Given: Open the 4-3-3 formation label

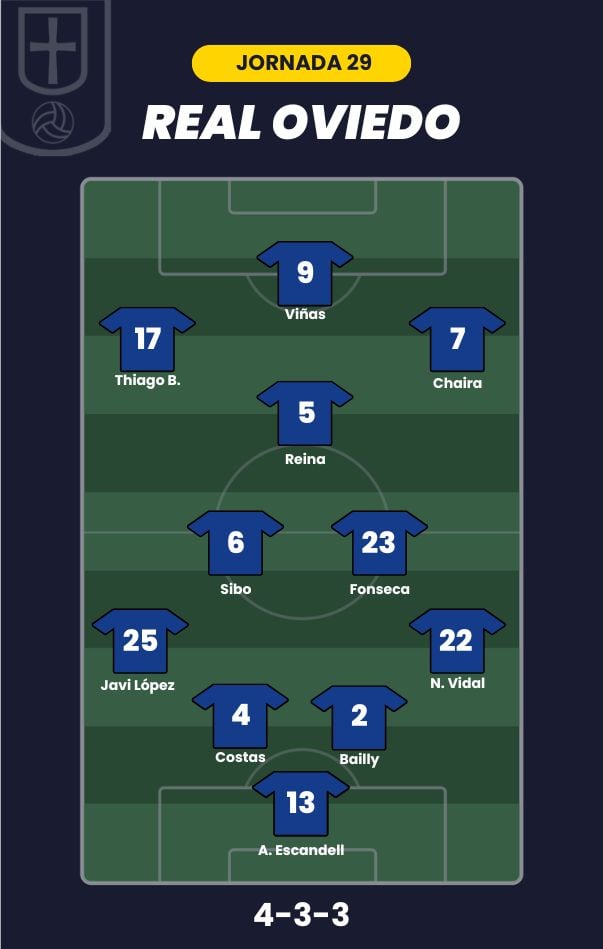Looking at the screenshot, I should [x=301, y=914].
